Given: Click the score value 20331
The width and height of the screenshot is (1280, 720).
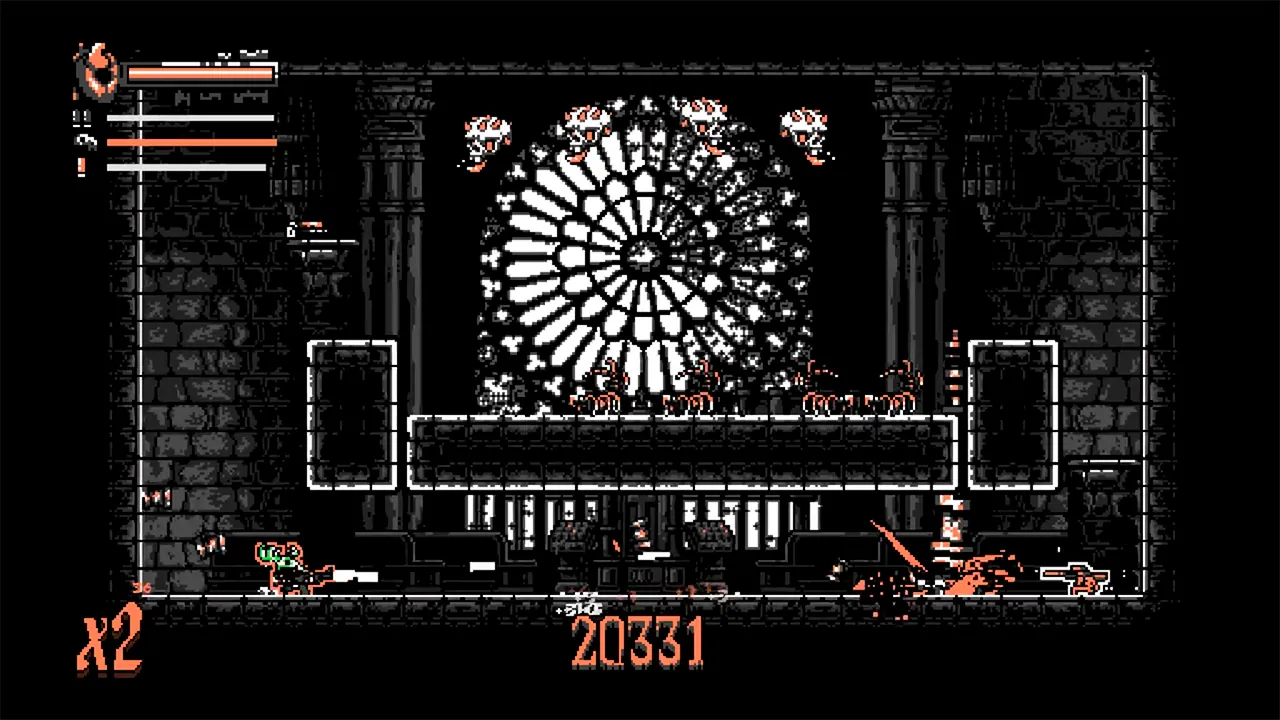Looking at the screenshot, I should pyautogui.click(x=638, y=640).
